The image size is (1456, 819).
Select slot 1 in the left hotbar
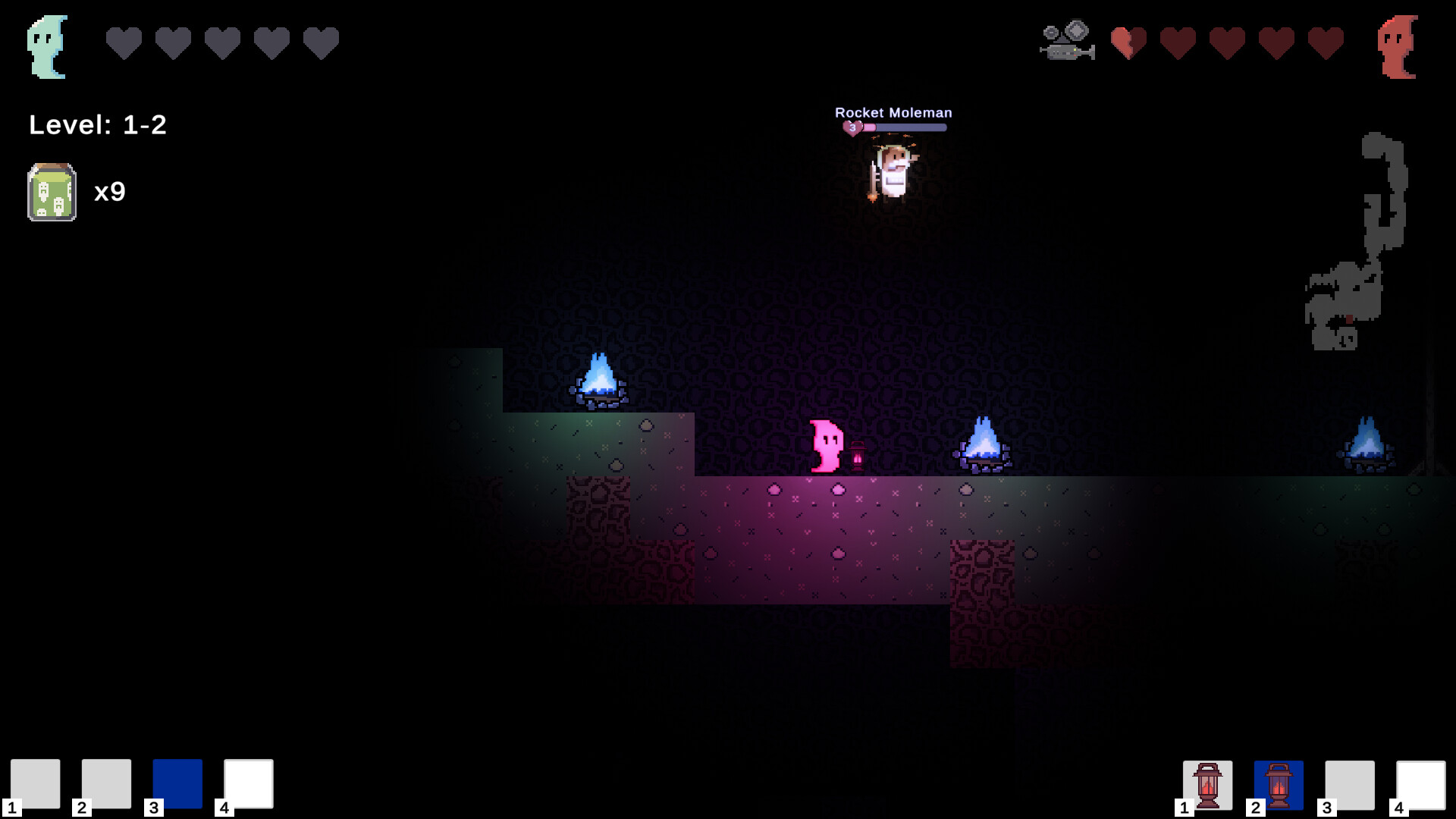(37, 784)
